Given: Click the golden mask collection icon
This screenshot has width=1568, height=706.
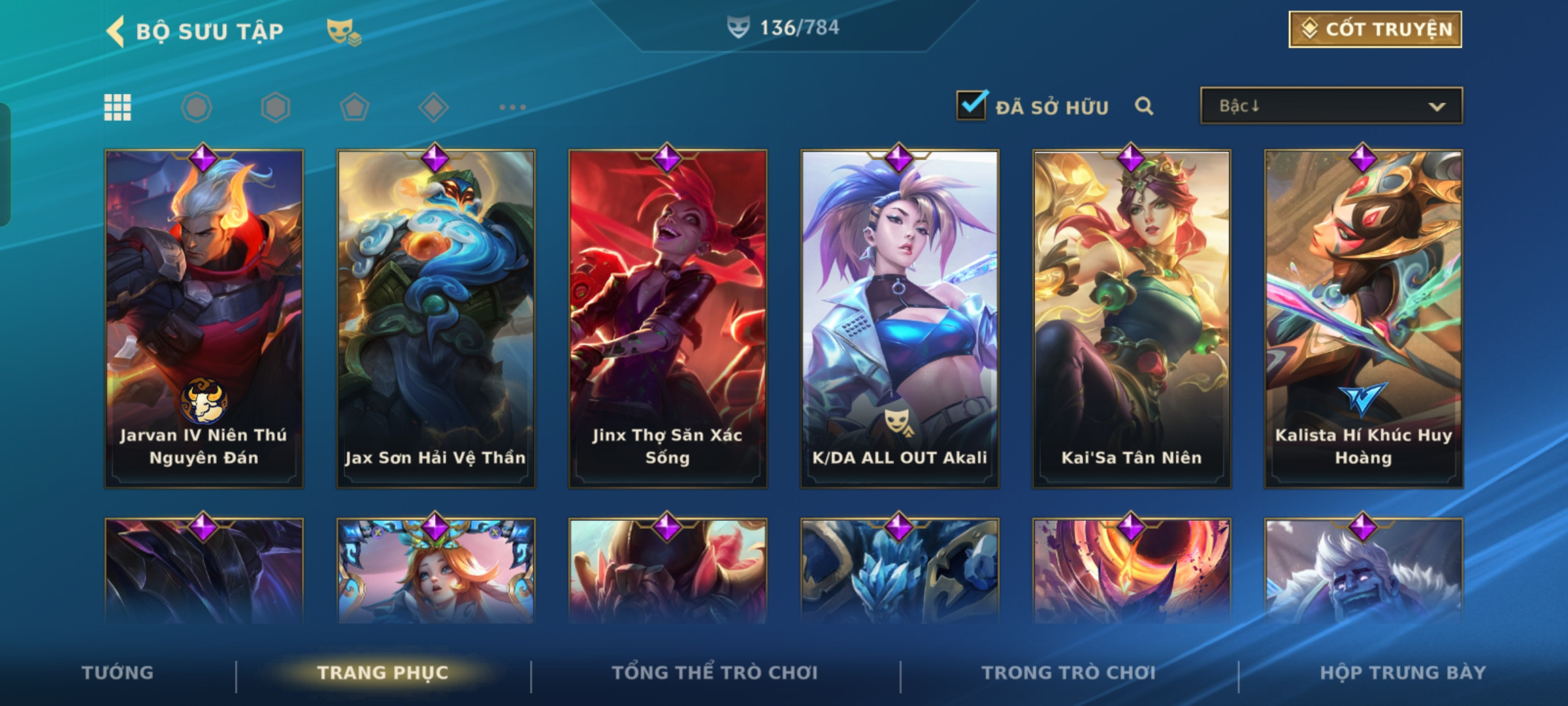Looking at the screenshot, I should [x=344, y=31].
